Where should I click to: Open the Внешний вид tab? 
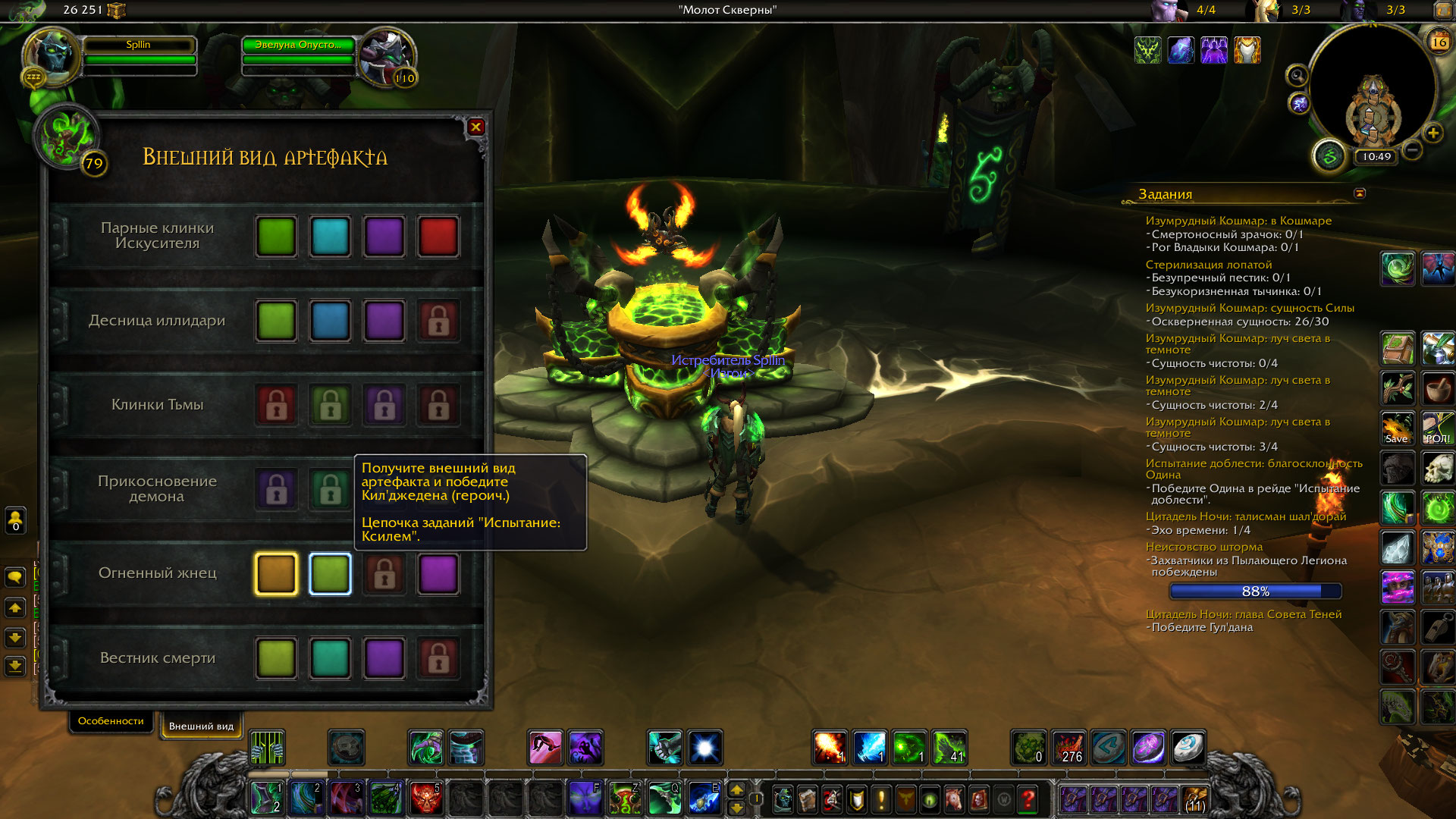201,726
